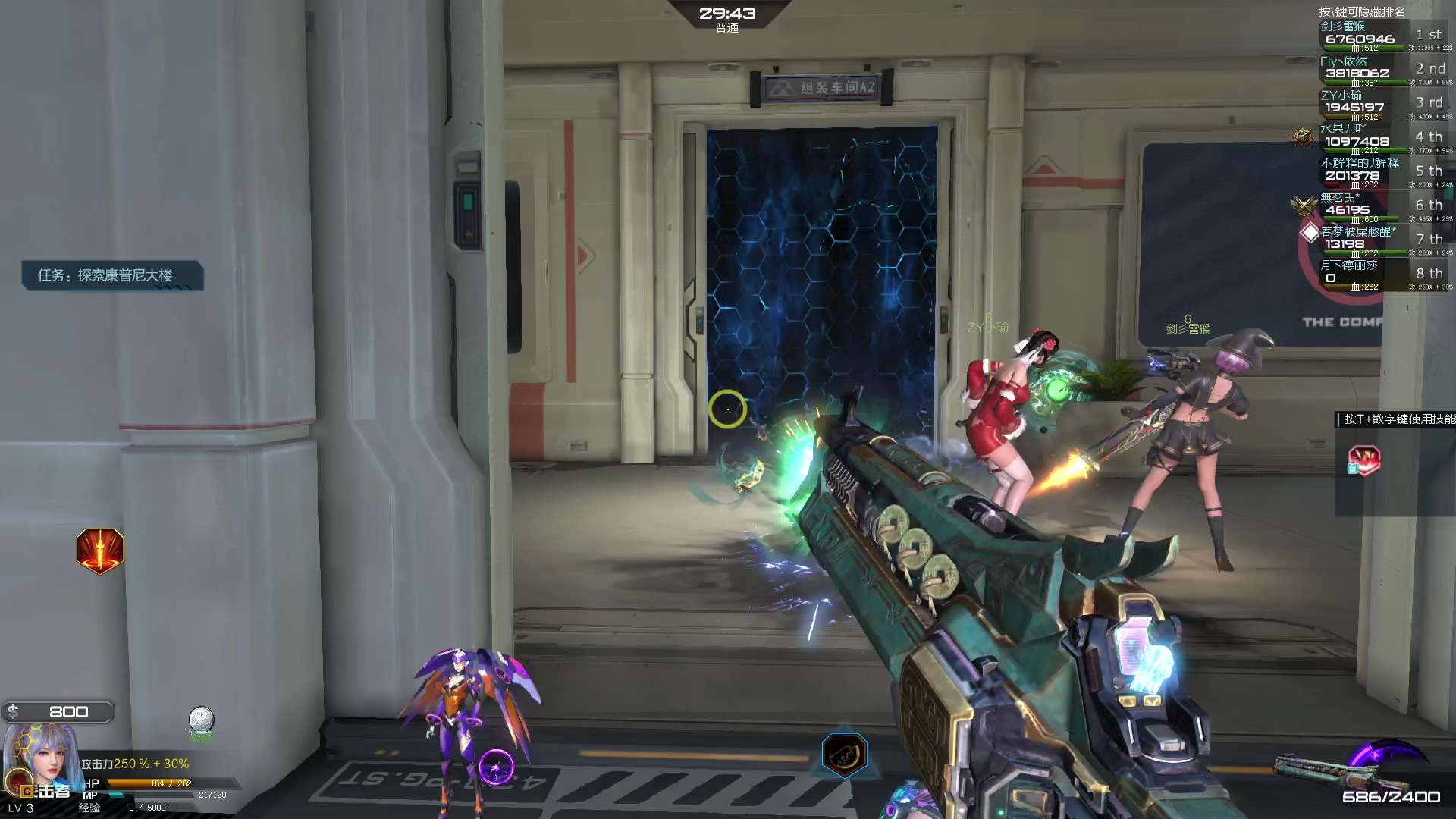Click the purple circular skill icon
Viewport: 1456px width, 819px height.
496,767
